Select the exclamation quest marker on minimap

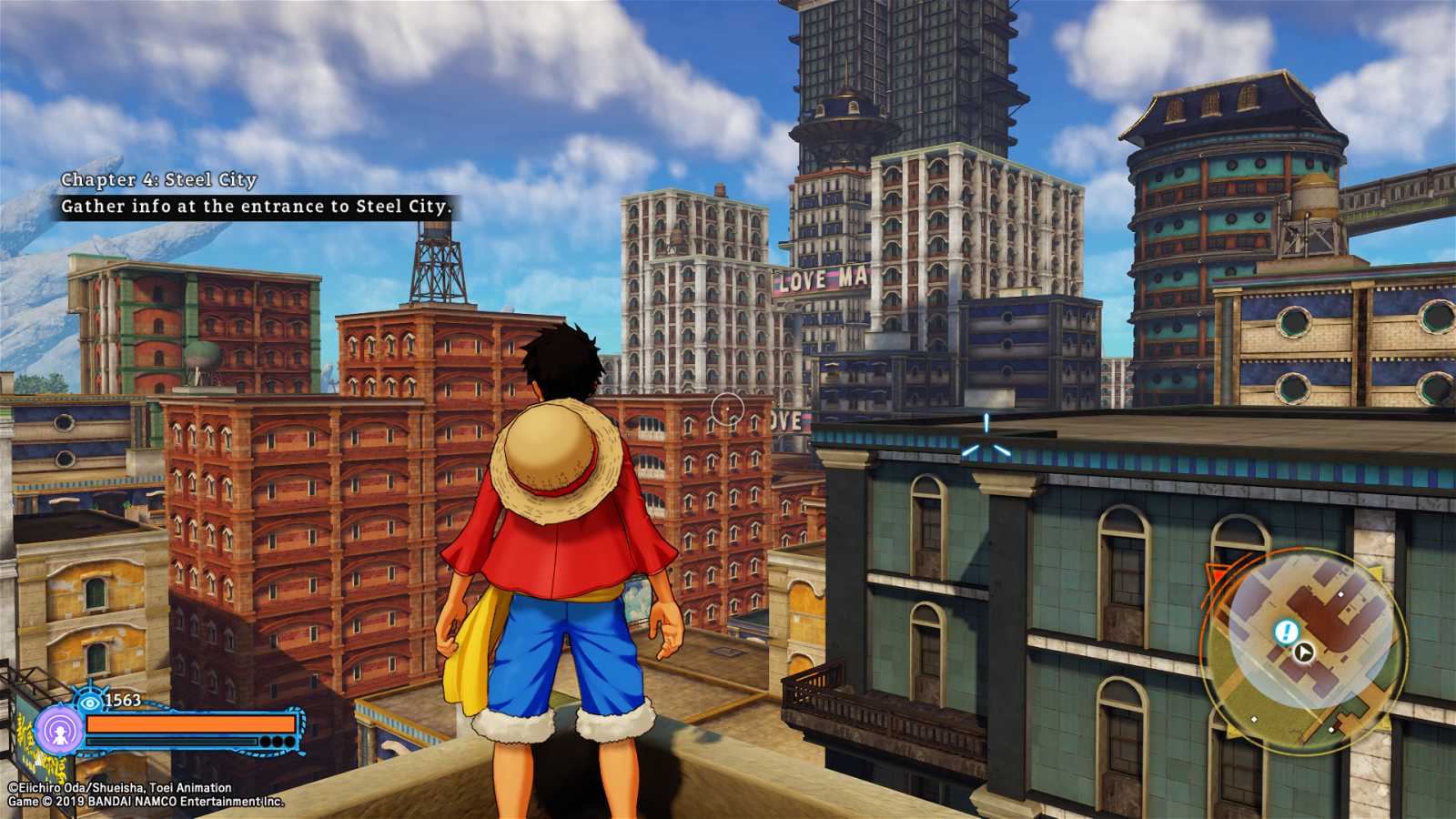1285,631
